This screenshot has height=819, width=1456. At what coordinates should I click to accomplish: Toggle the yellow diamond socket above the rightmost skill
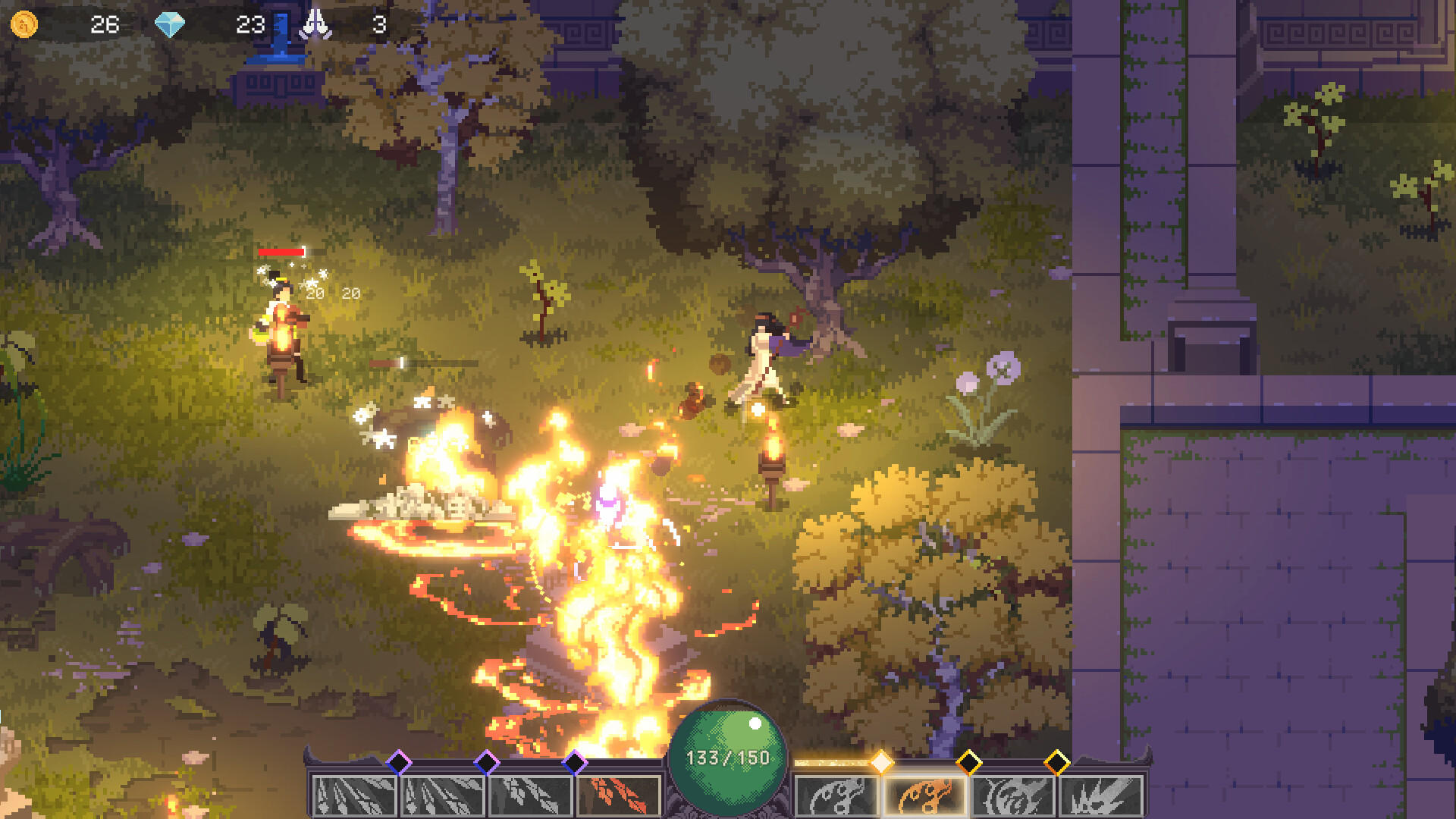pos(1059,759)
